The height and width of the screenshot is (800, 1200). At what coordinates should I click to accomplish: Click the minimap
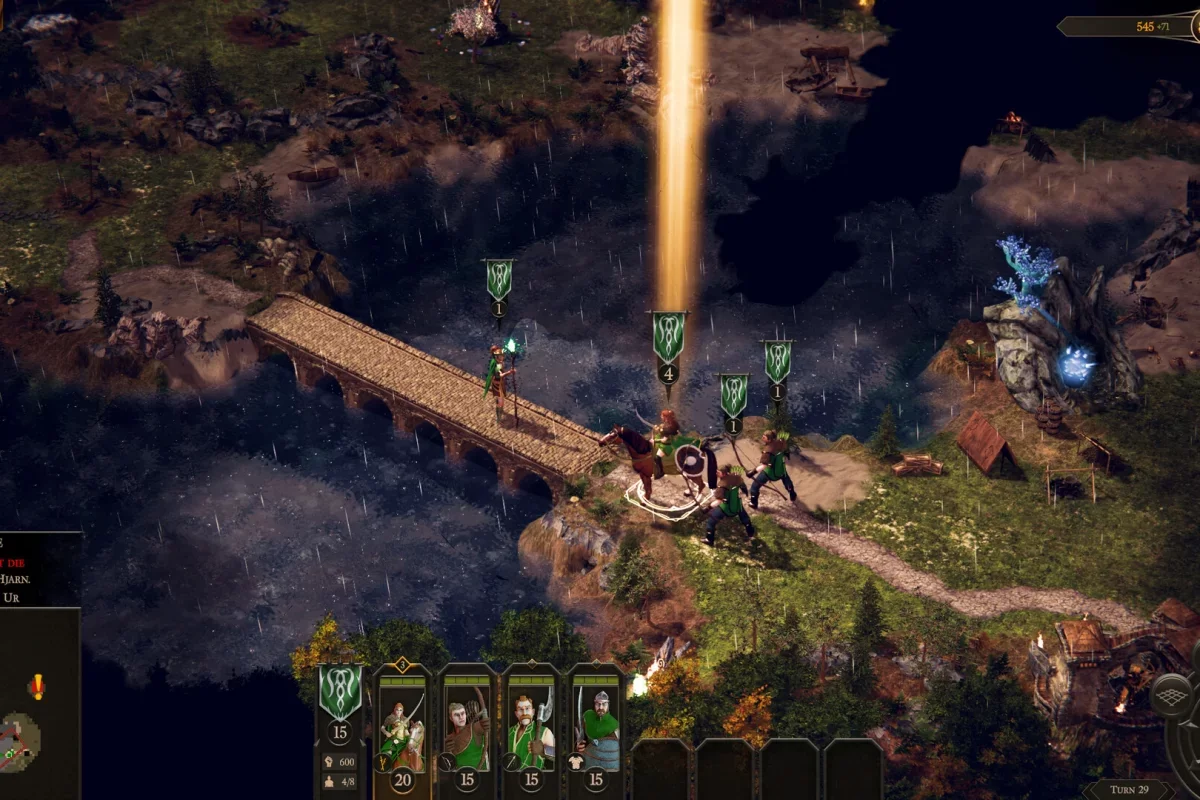point(20,742)
